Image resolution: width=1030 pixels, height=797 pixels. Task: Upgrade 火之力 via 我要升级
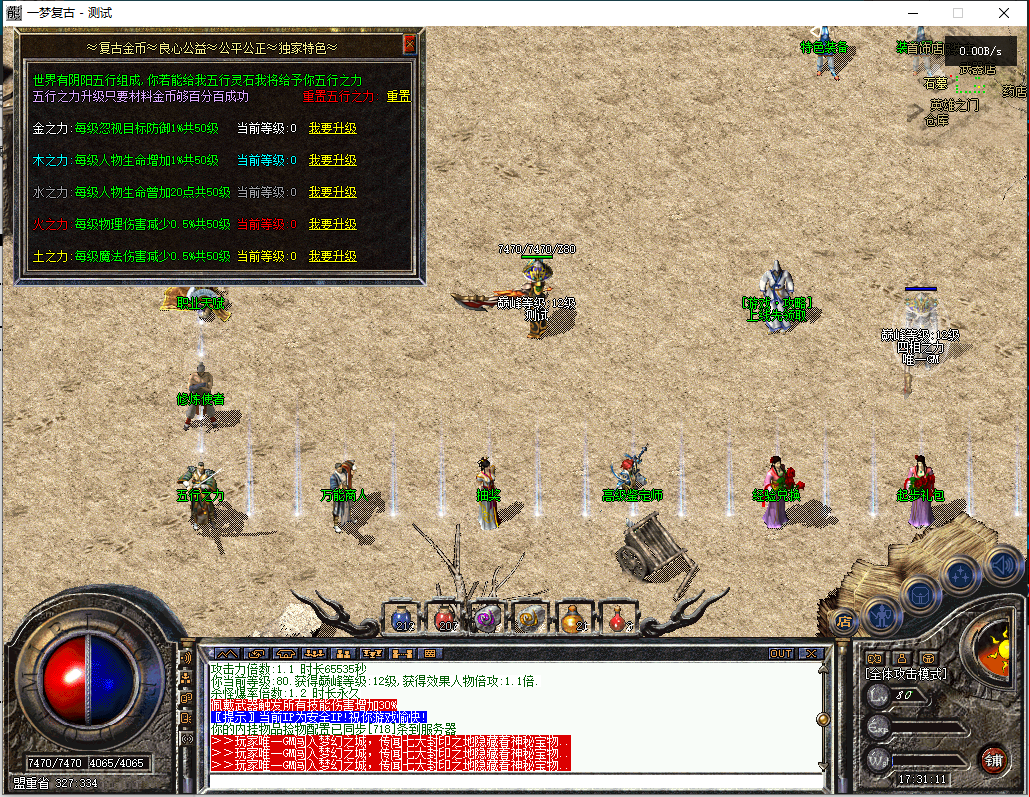point(332,224)
